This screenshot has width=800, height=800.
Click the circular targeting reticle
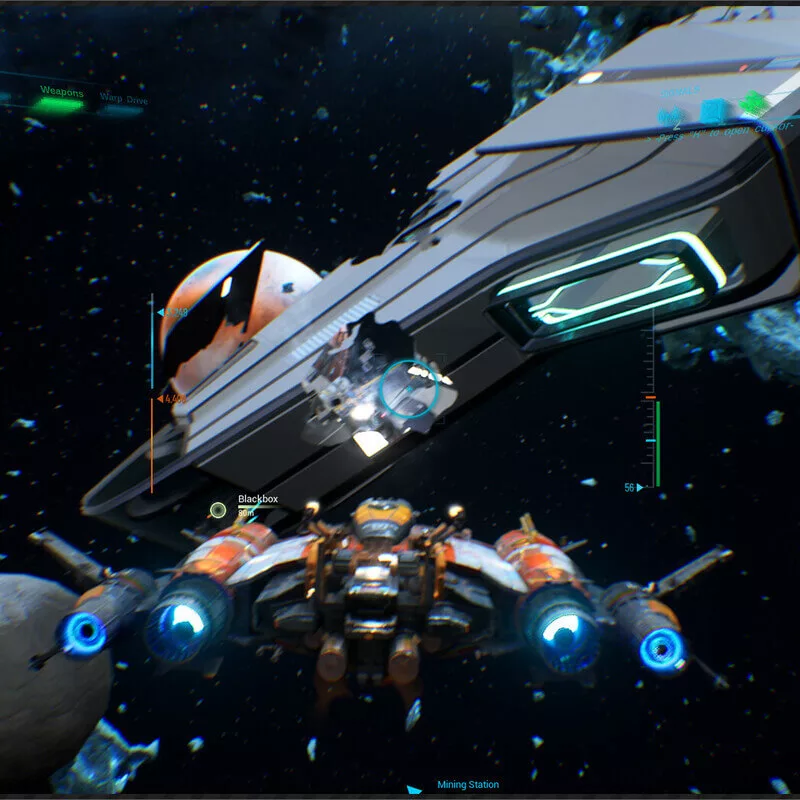coord(408,388)
